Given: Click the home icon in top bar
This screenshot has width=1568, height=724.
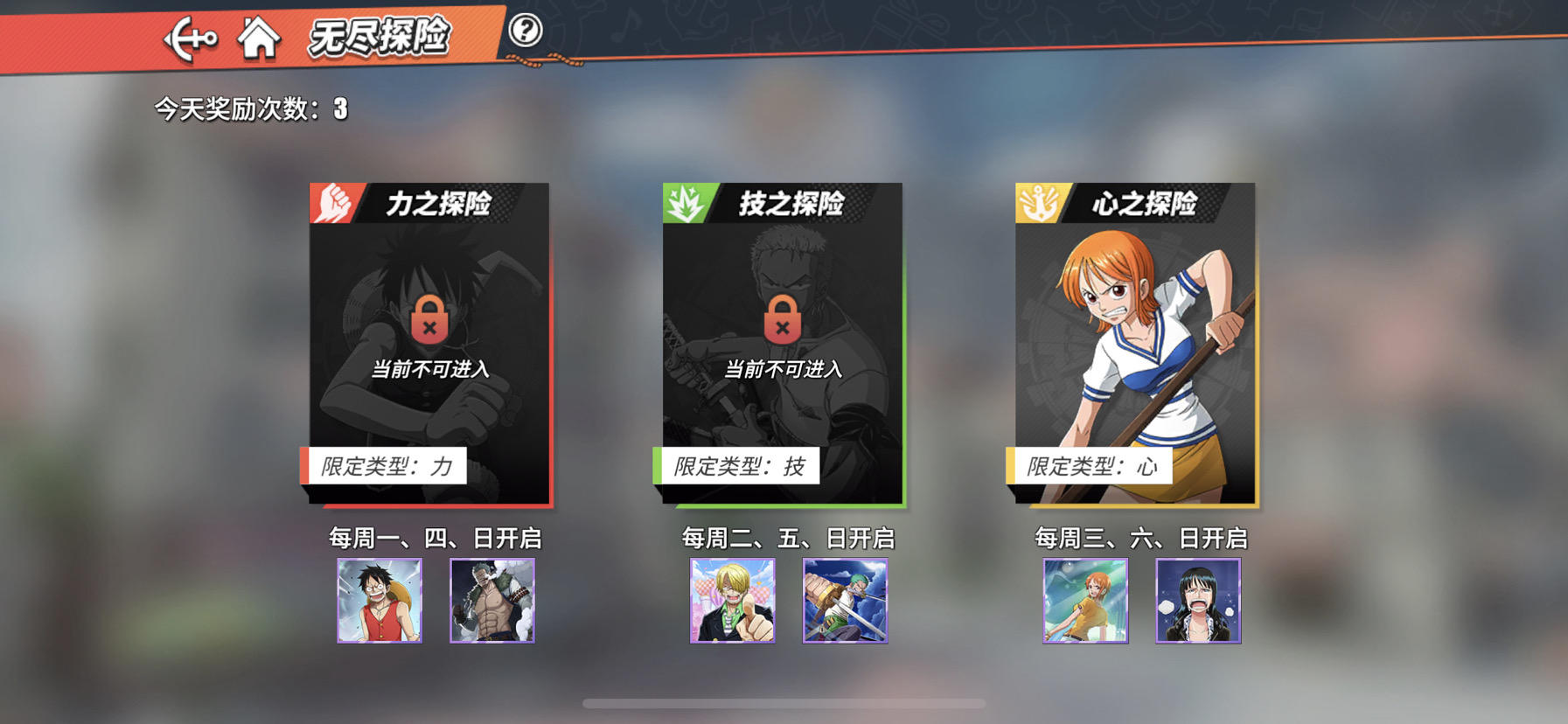Looking at the screenshot, I should pos(259,38).
